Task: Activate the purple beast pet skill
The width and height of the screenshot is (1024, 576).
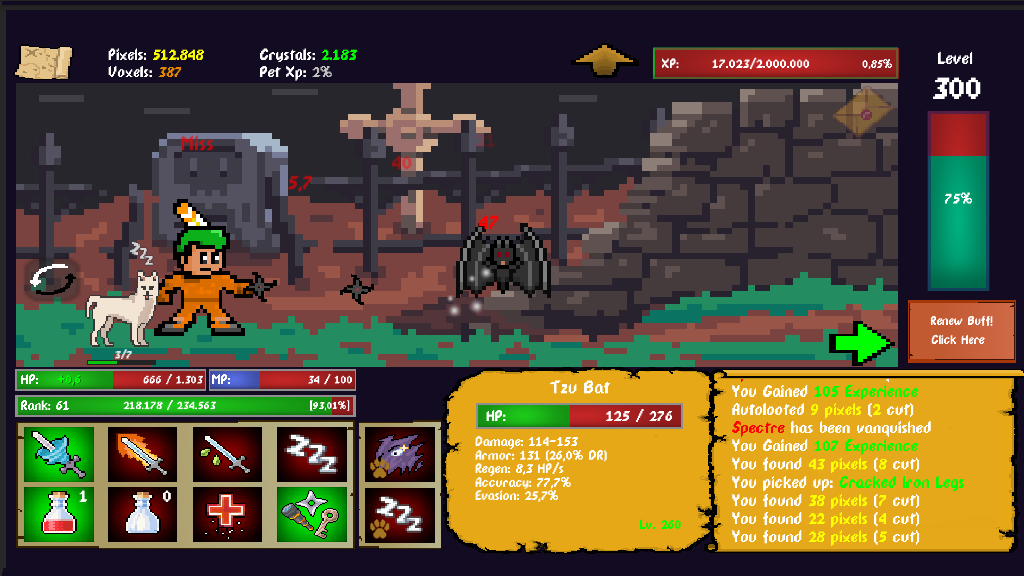Action: pos(400,455)
